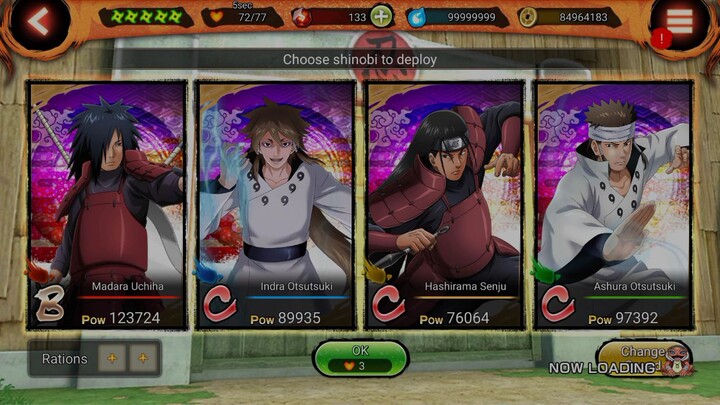Select the Madara Uchiha card

click(108, 205)
